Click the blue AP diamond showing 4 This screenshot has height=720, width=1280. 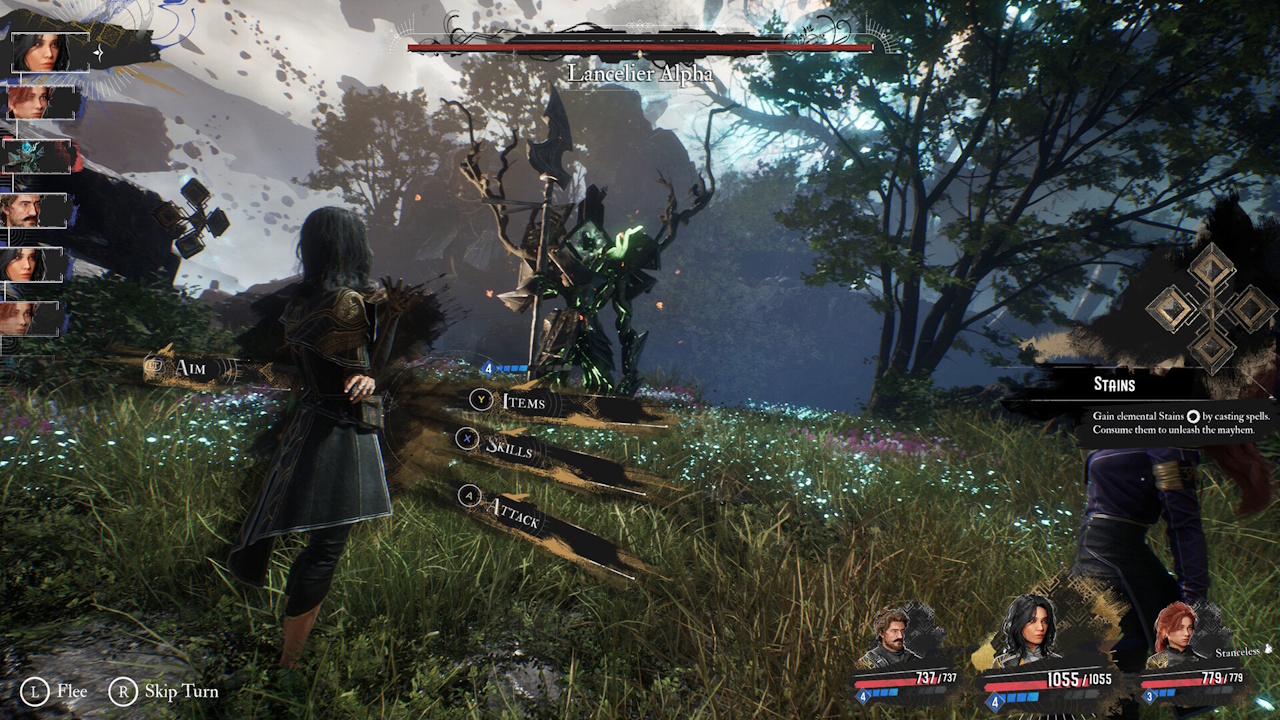[x=489, y=367]
